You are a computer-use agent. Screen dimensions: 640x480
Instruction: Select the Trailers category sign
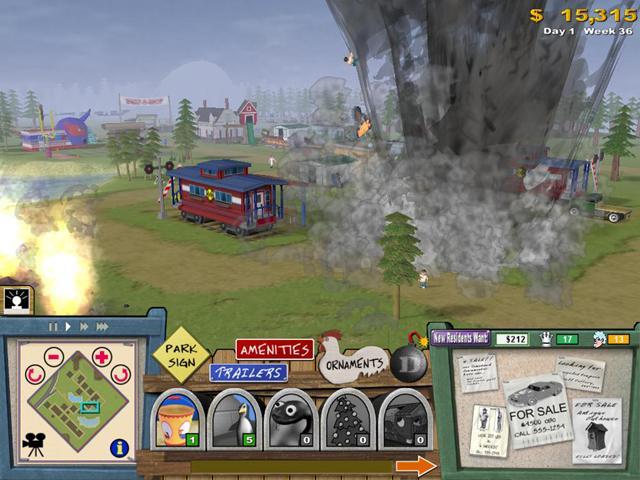[x=248, y=372]
